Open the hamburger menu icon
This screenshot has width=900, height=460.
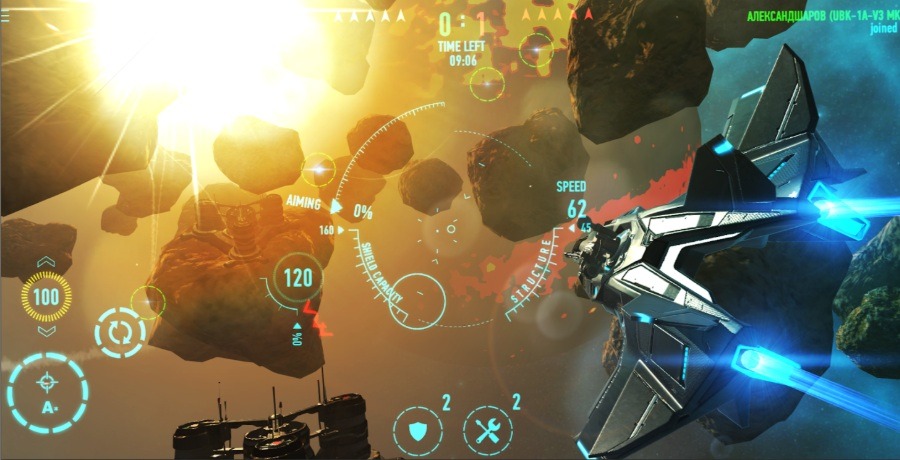pos(7,14)
